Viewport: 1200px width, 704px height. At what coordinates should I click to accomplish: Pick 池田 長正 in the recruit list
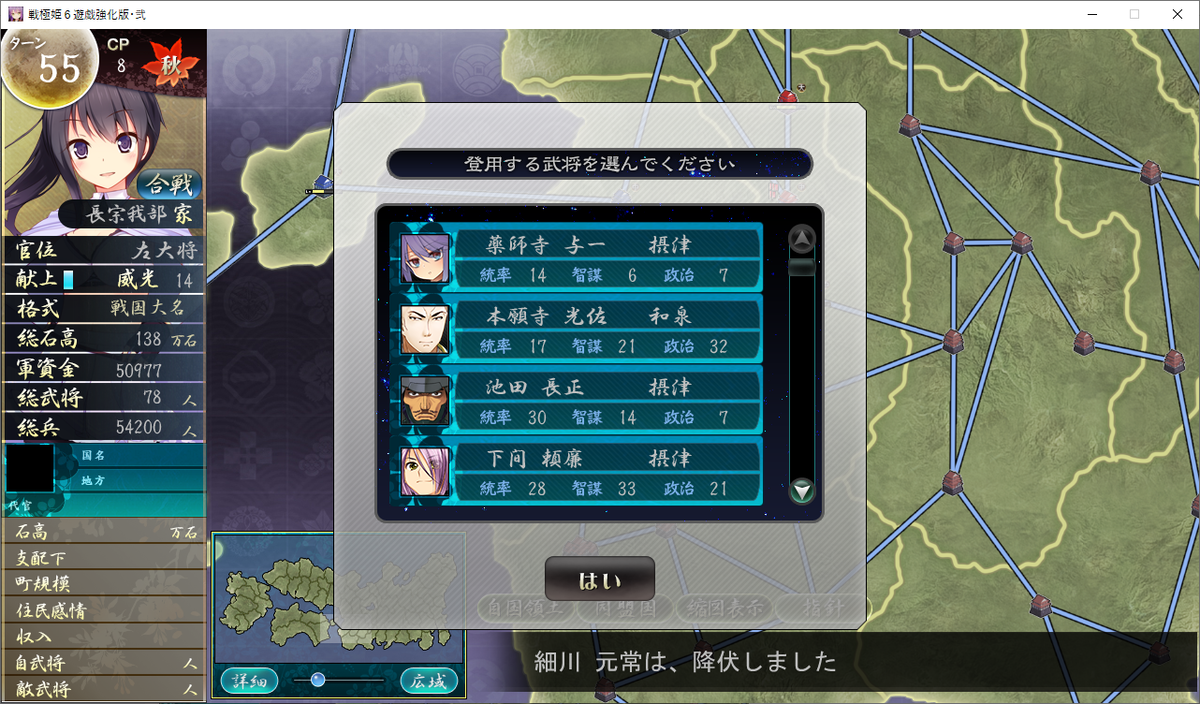580,400
